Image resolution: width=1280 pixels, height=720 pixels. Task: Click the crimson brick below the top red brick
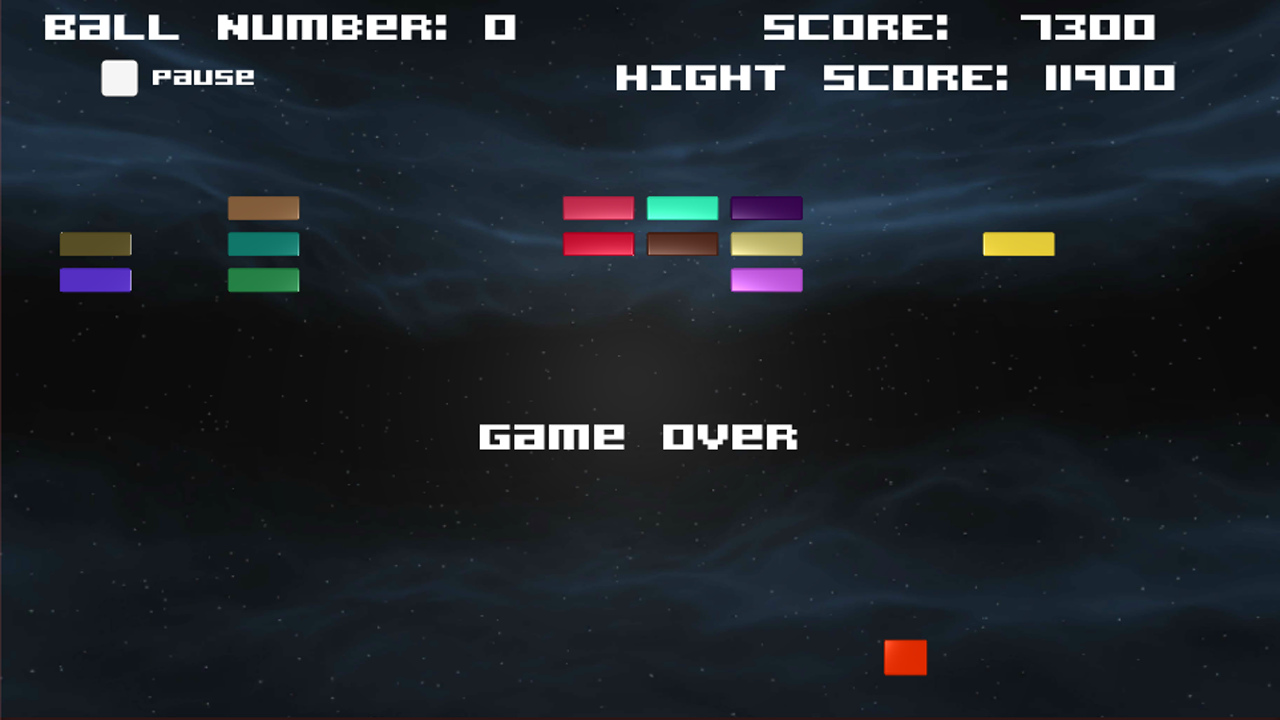click(598, 243)
